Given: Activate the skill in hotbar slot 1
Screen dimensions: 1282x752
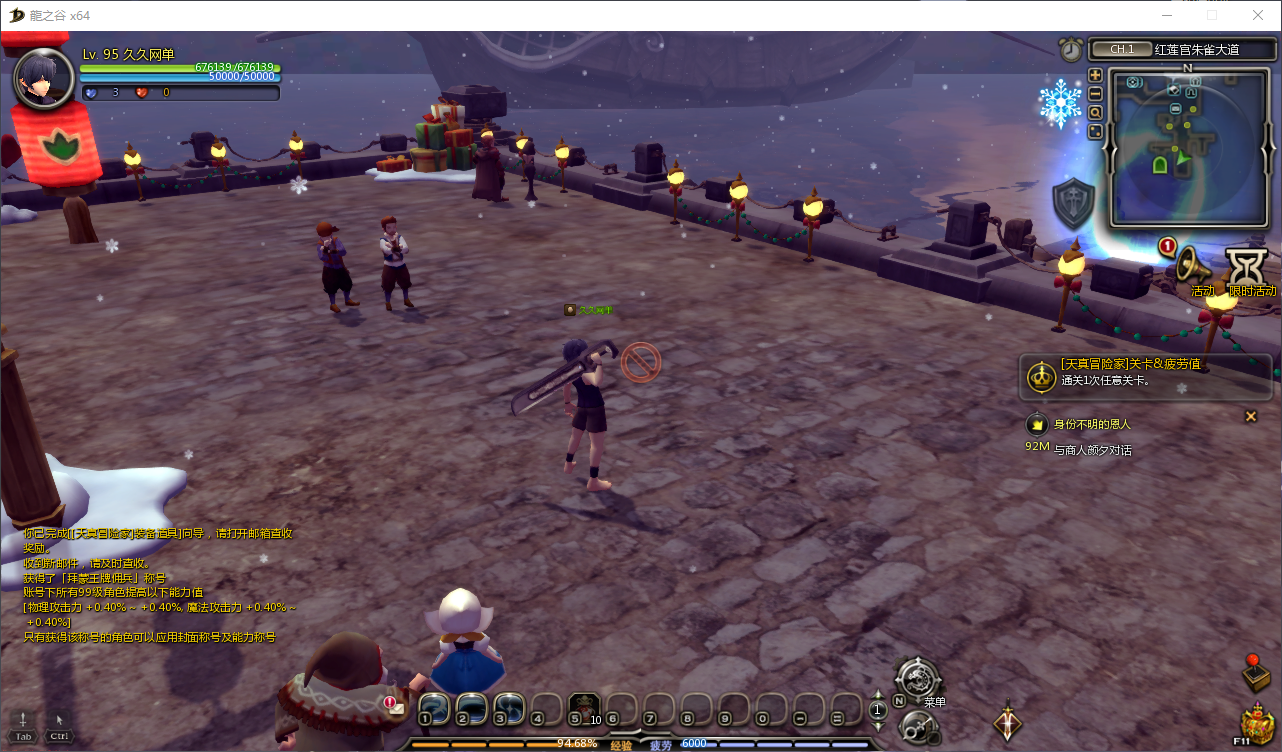Looking at the screenshot, I should 433,707.
